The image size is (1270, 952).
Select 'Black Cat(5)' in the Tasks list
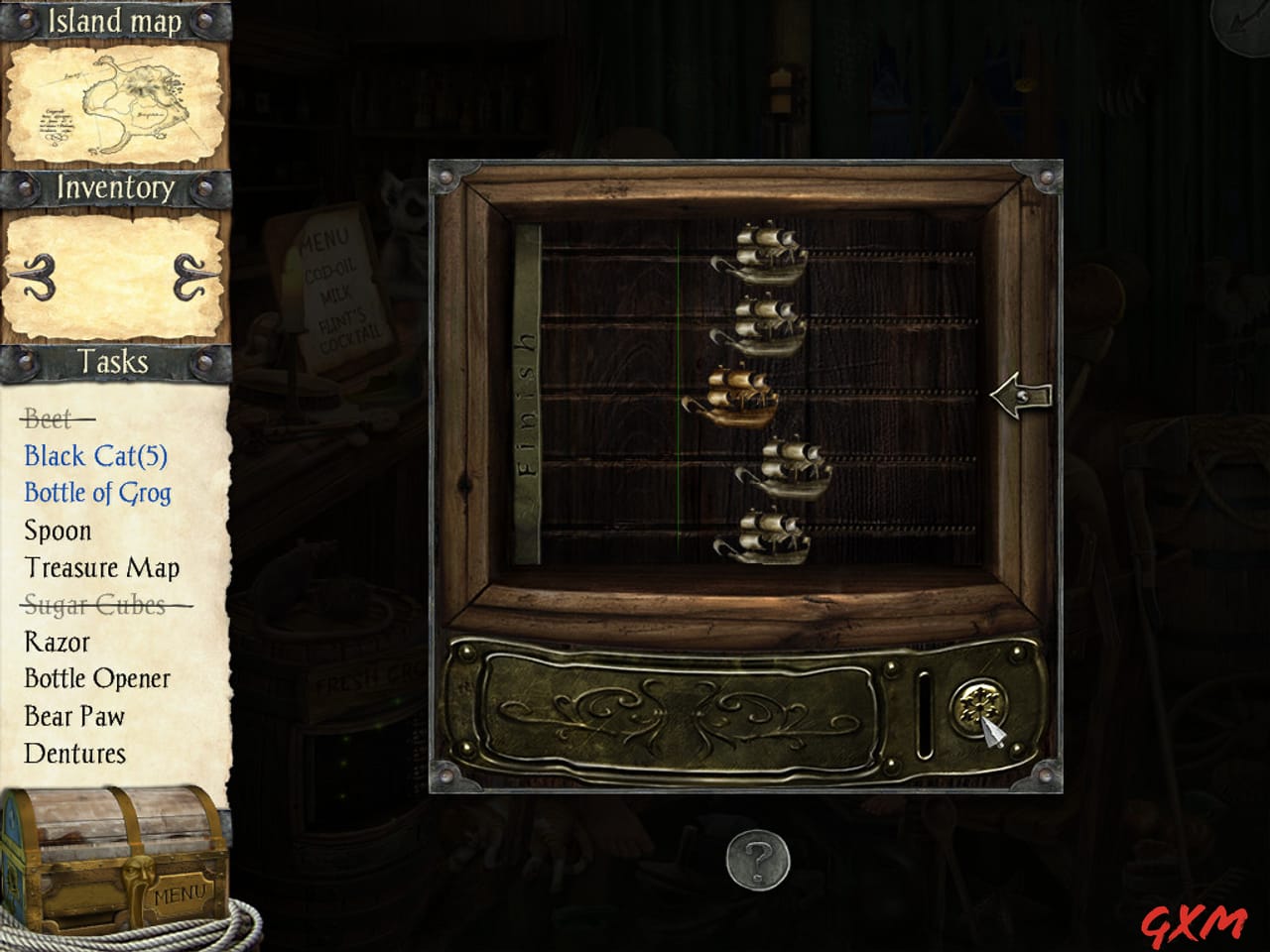(x=95, y=455)
